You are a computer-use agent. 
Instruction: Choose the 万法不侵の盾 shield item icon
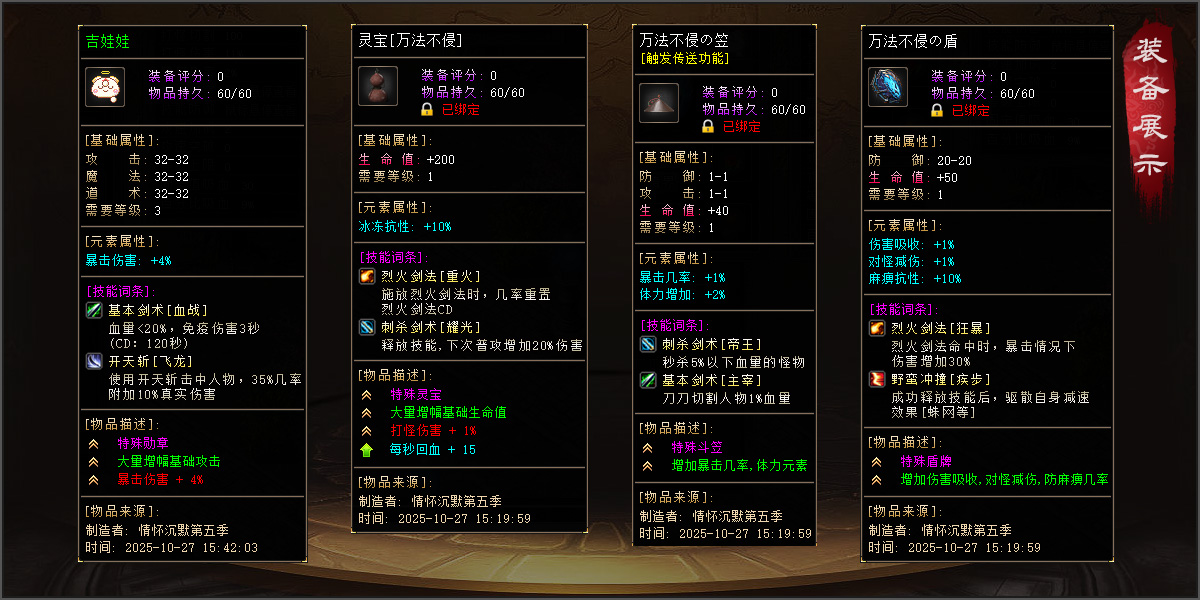click(887, 86)
